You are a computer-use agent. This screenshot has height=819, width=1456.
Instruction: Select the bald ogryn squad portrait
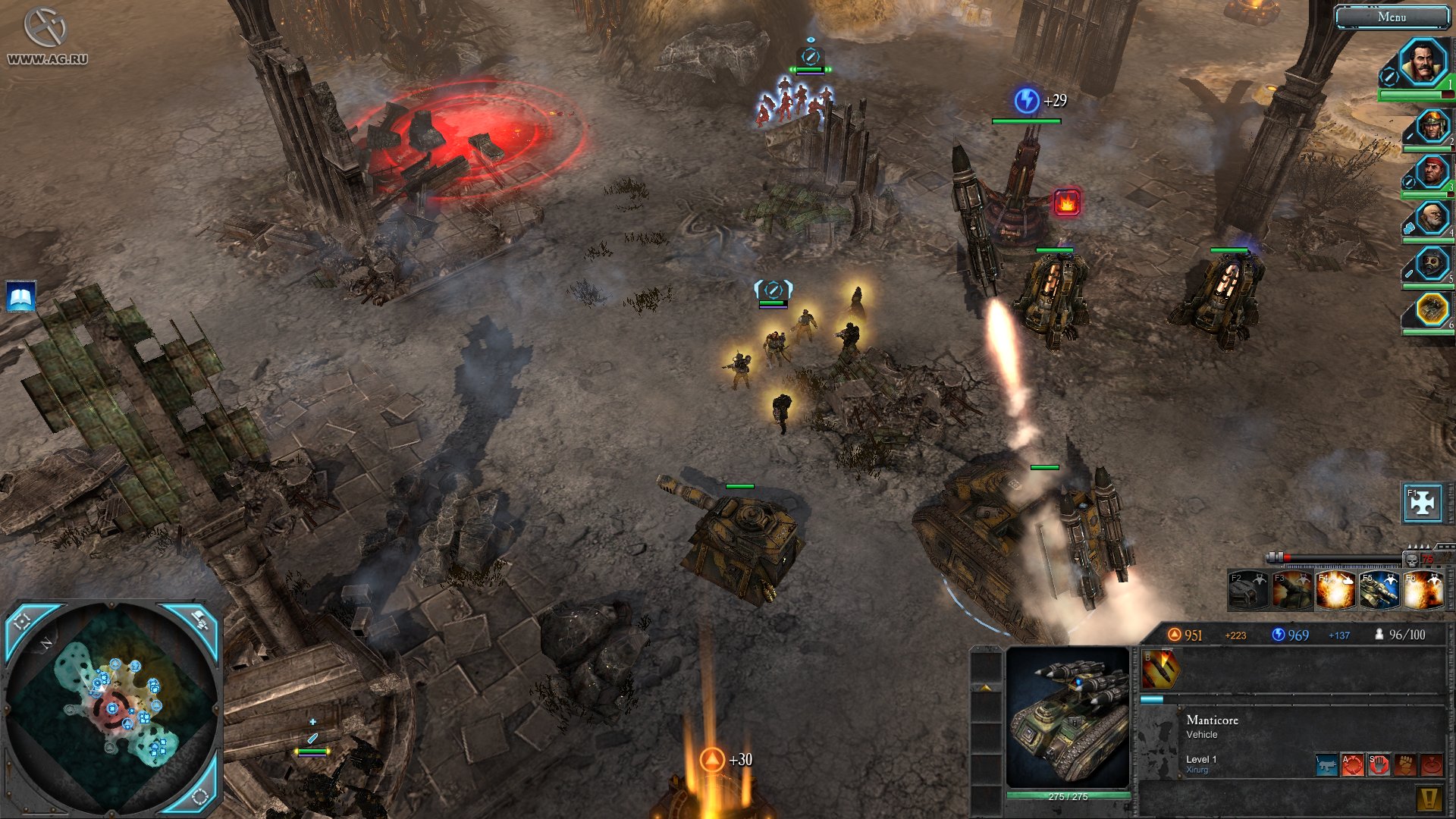point(1432,218)
